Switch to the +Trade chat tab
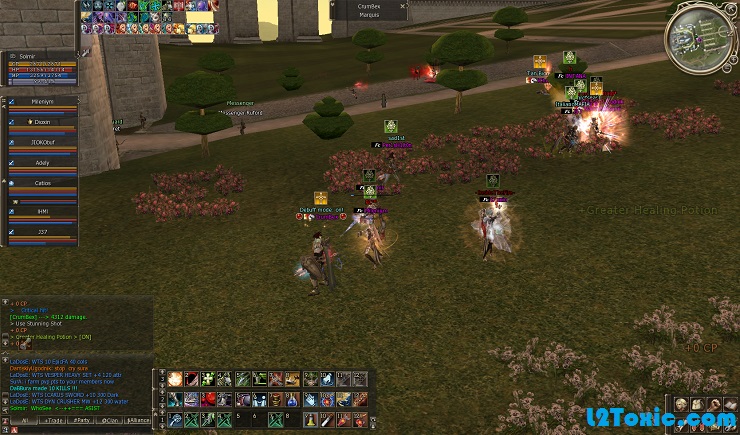This screenshot has width=740, height=435. pyautogui.click(x=50, y=421)
